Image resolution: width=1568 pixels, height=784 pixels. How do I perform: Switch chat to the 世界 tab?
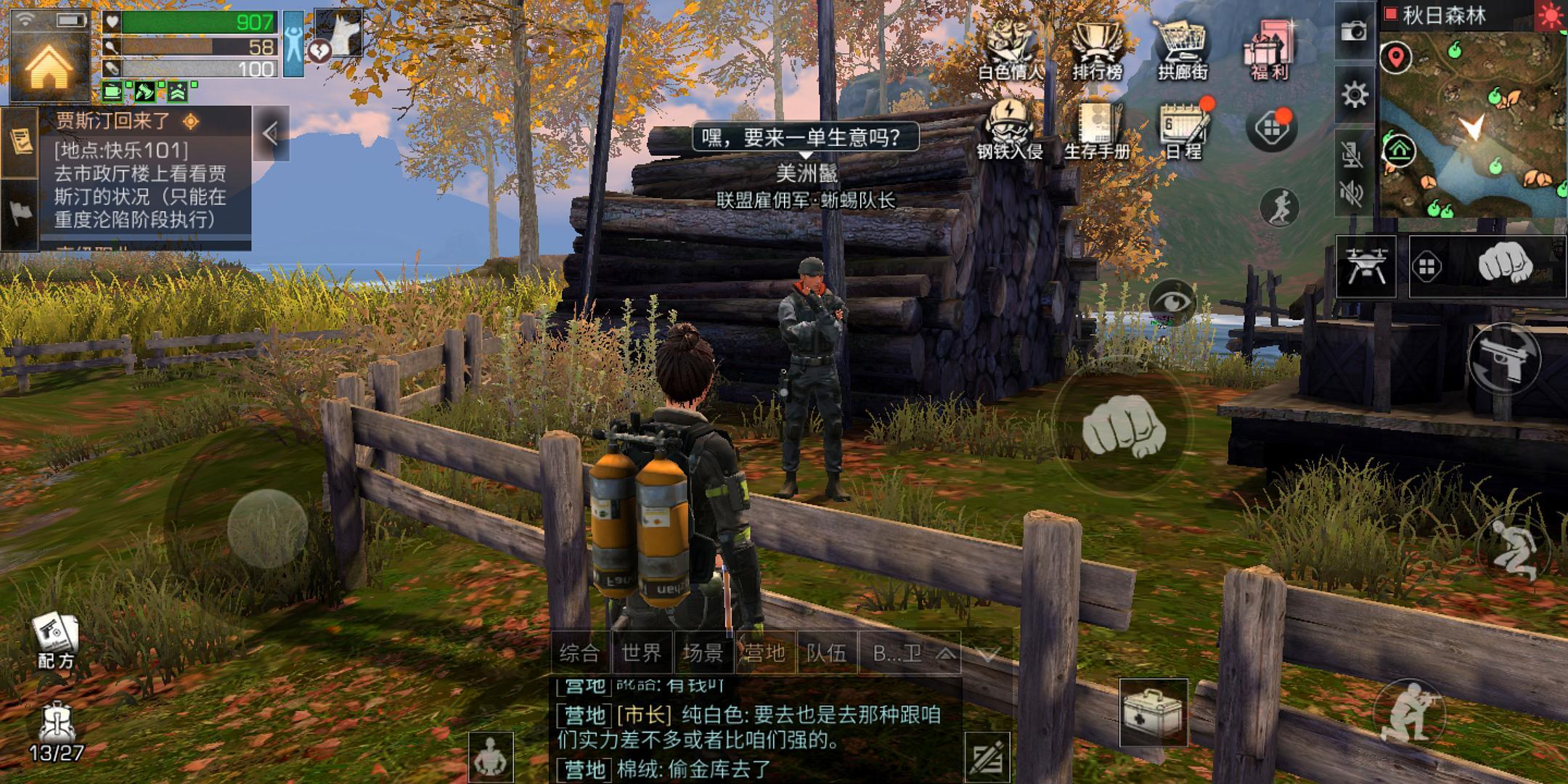point(642,653)
